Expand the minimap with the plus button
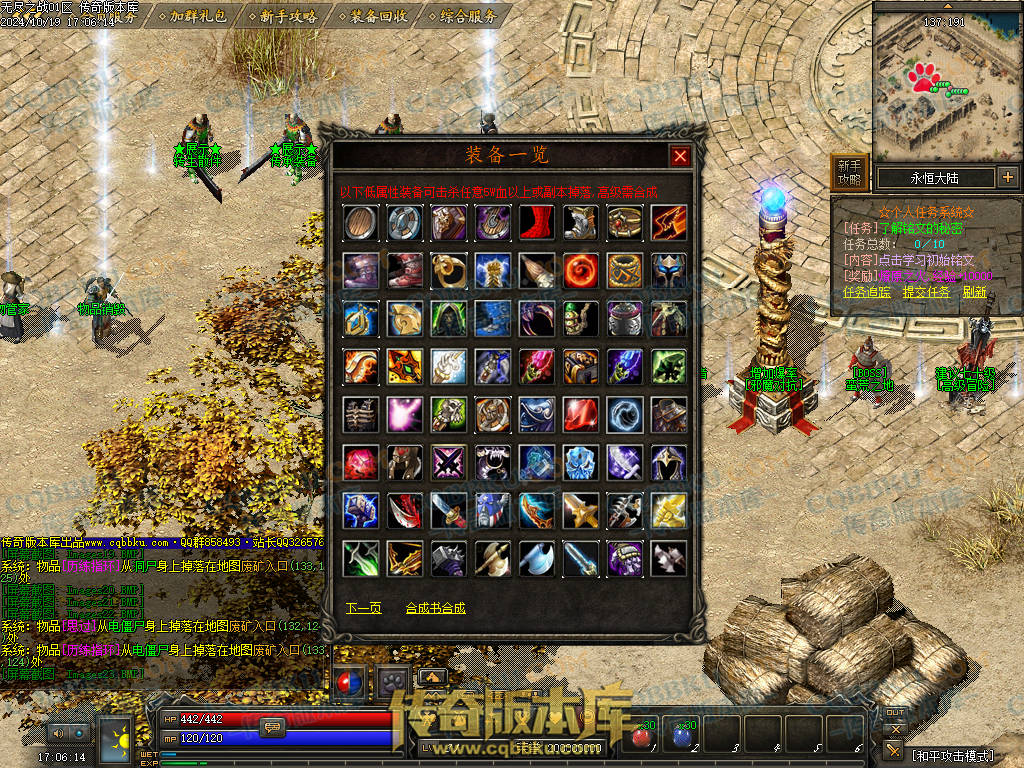The height and width of the screenshot is (768, 1024). tap(1007, 178)
